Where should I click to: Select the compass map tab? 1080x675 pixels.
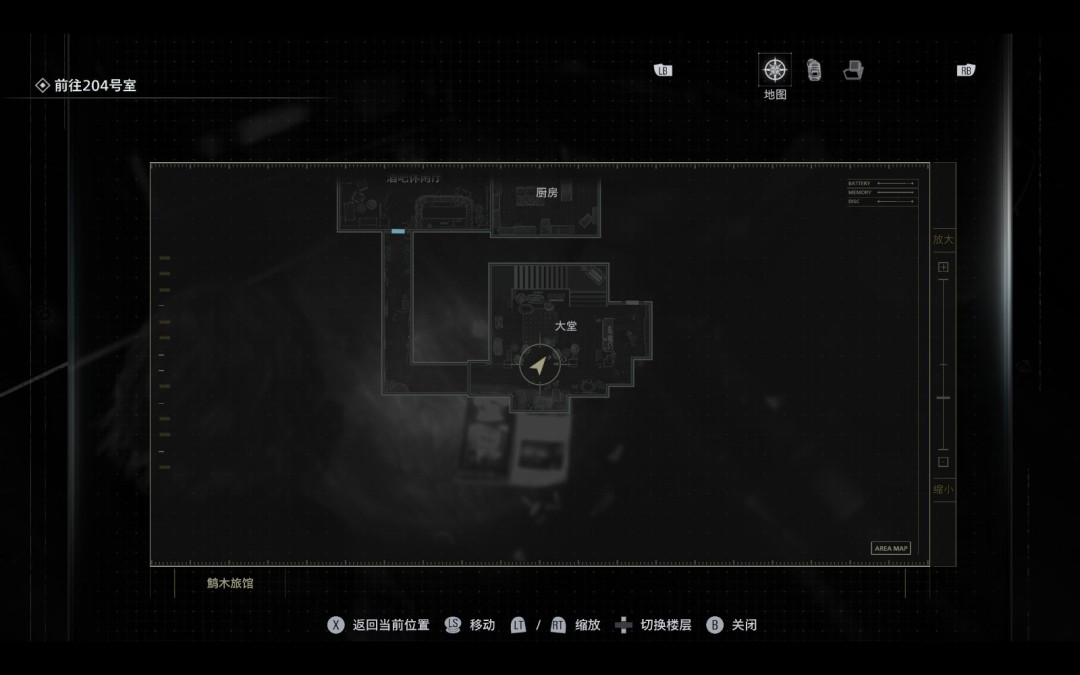pyautogui.click(x=774, y=70)
